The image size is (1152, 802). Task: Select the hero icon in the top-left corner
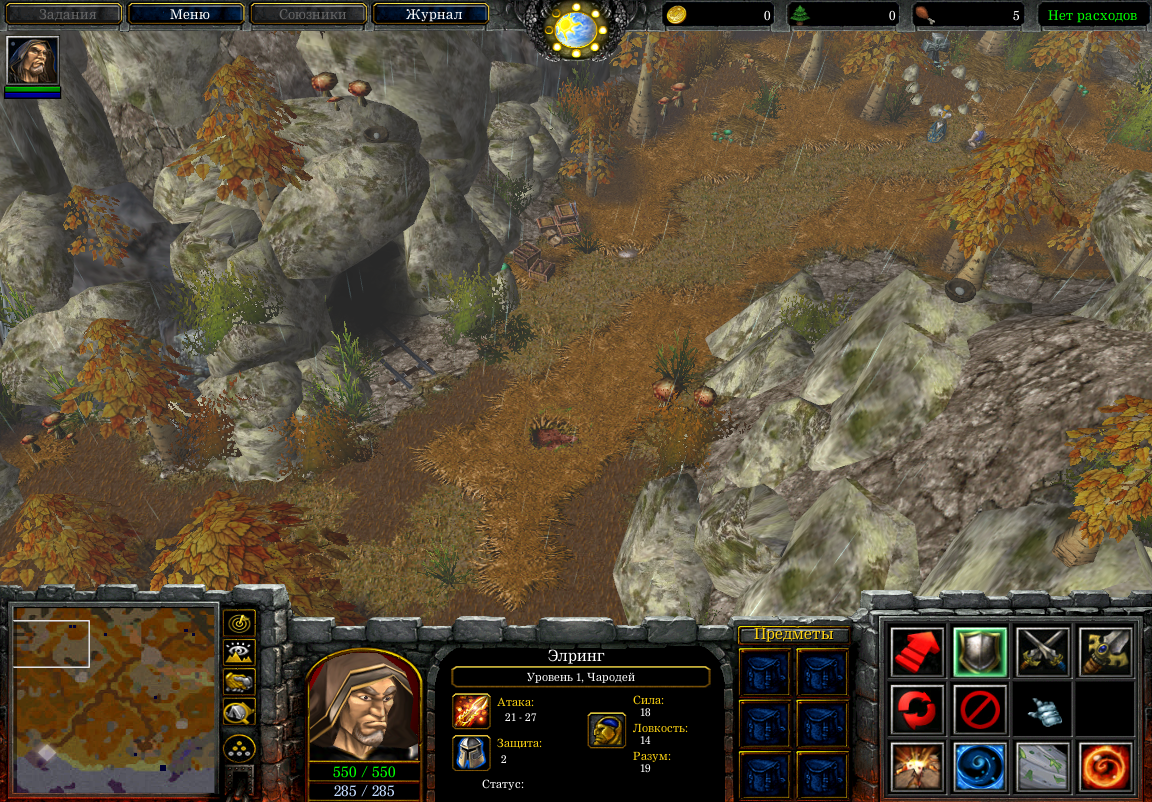tap(33, 61)
